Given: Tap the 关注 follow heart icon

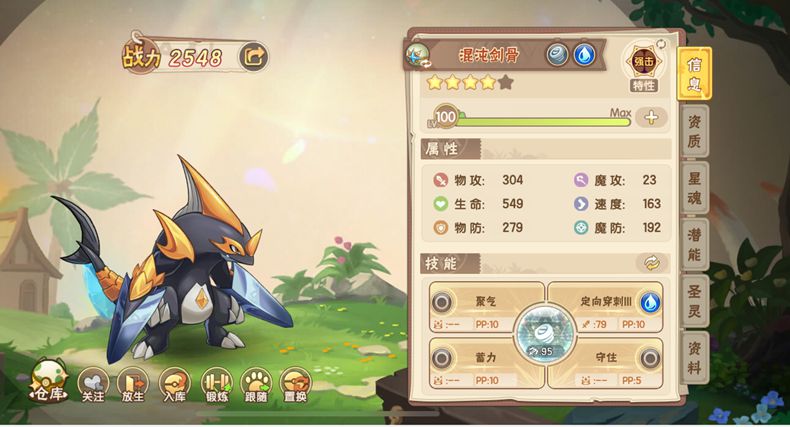Looking at the screenshot, I should click(x=93, y=383).
